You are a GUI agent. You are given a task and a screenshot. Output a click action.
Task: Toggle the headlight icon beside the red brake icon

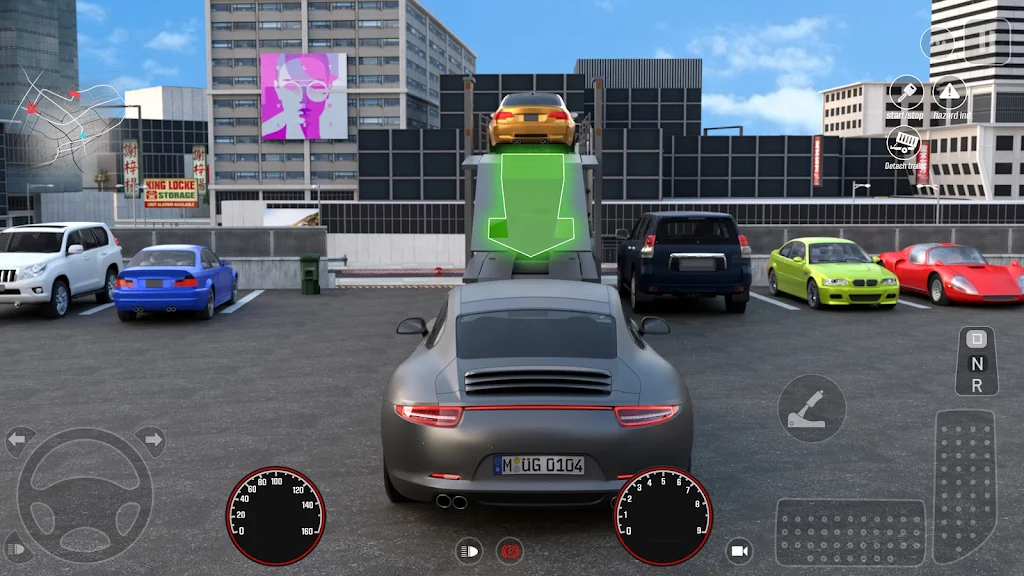[468, 550]
